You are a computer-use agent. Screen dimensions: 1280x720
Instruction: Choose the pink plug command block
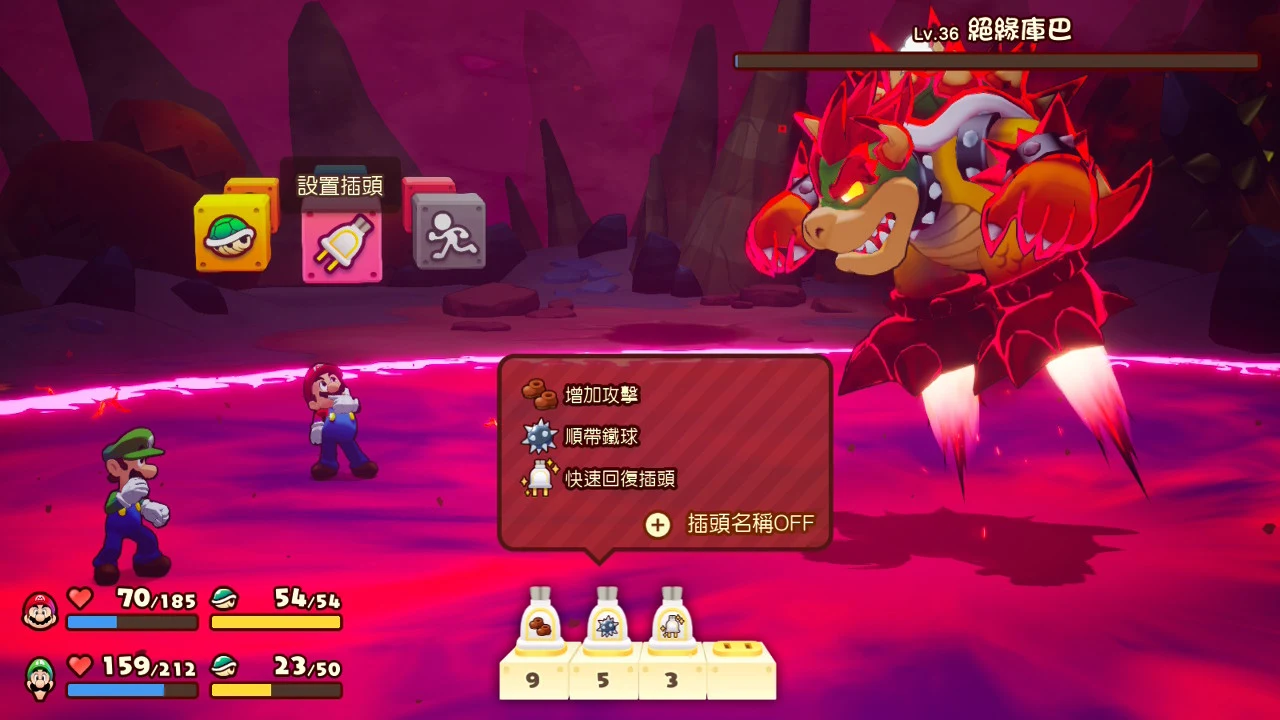pos(342,241)
